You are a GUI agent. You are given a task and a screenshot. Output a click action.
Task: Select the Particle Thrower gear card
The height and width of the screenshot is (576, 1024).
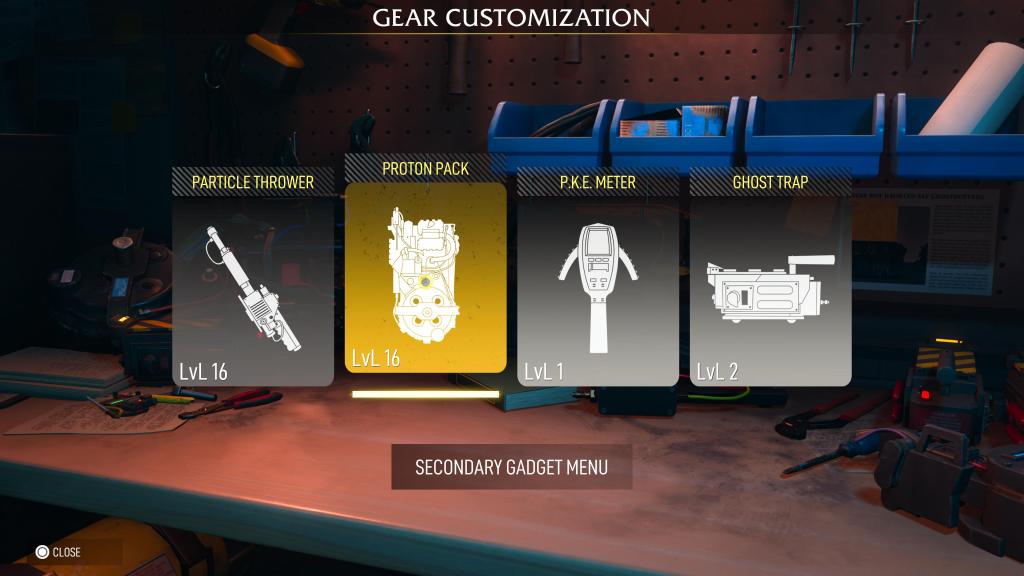click(x=253, y=290)
